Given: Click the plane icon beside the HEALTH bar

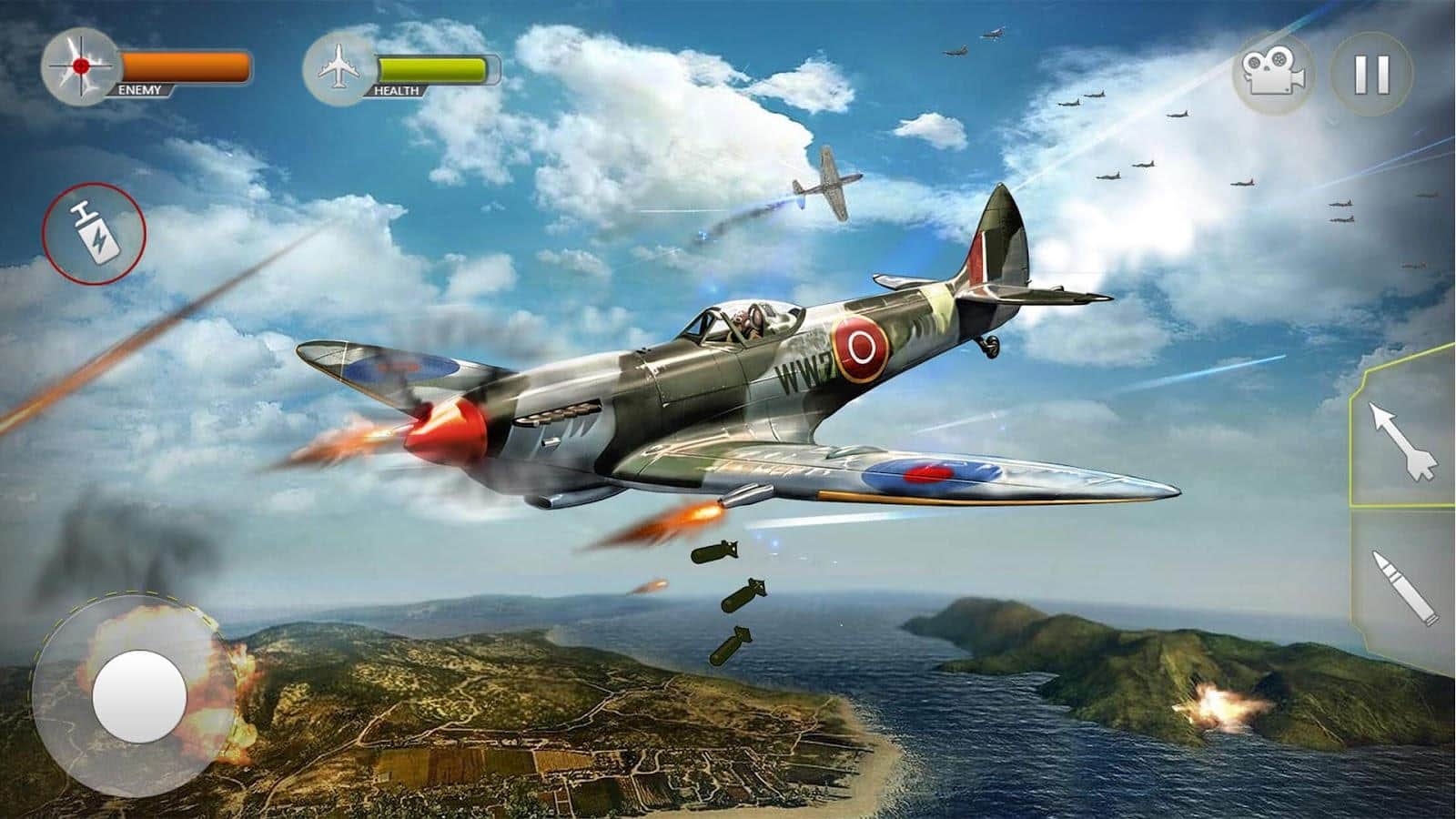Looking at the screenshot, I should pyautogui.click(x=339, y=66).
